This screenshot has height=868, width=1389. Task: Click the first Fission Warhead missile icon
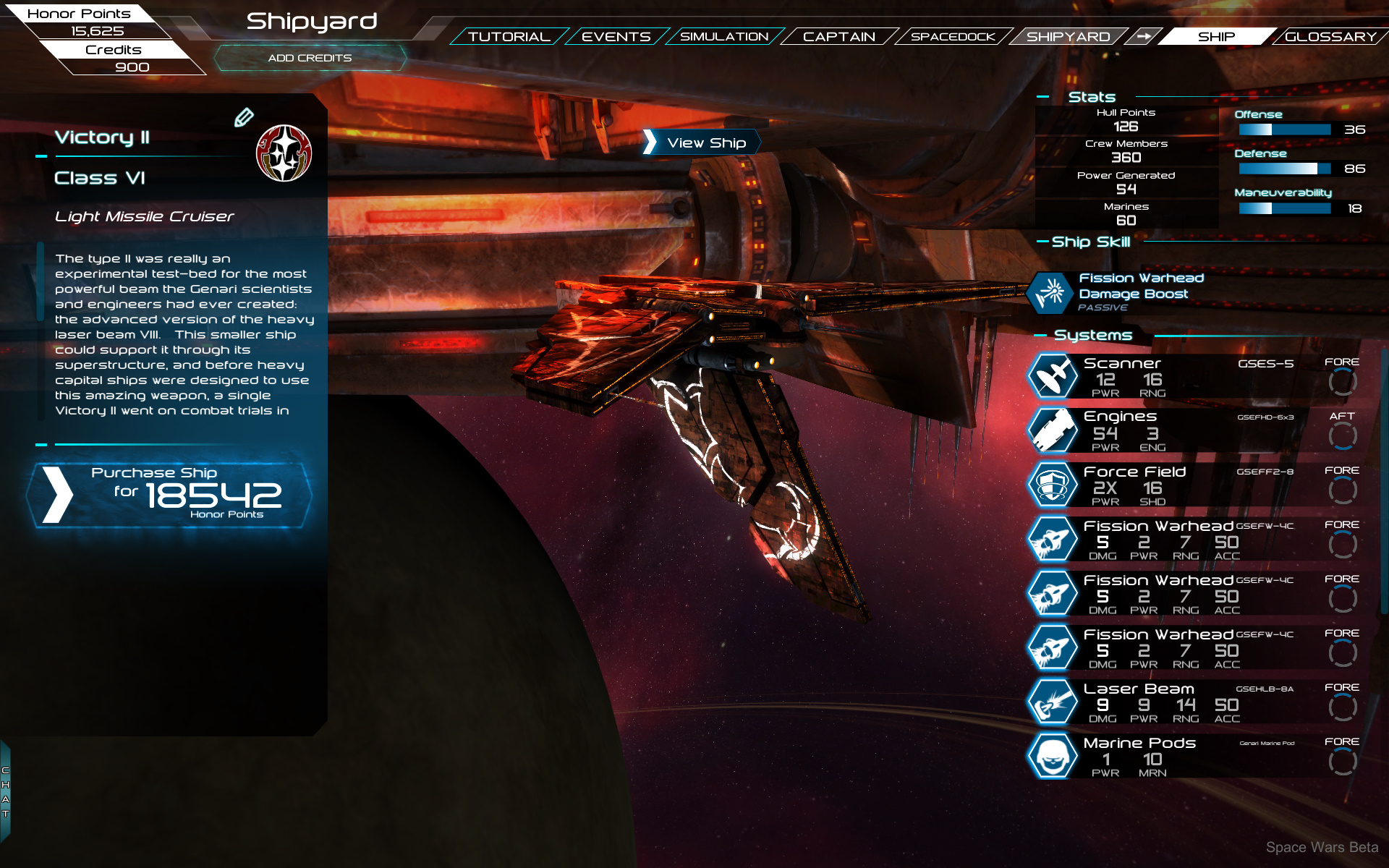pyautogui.click(x=1053, y=539)
